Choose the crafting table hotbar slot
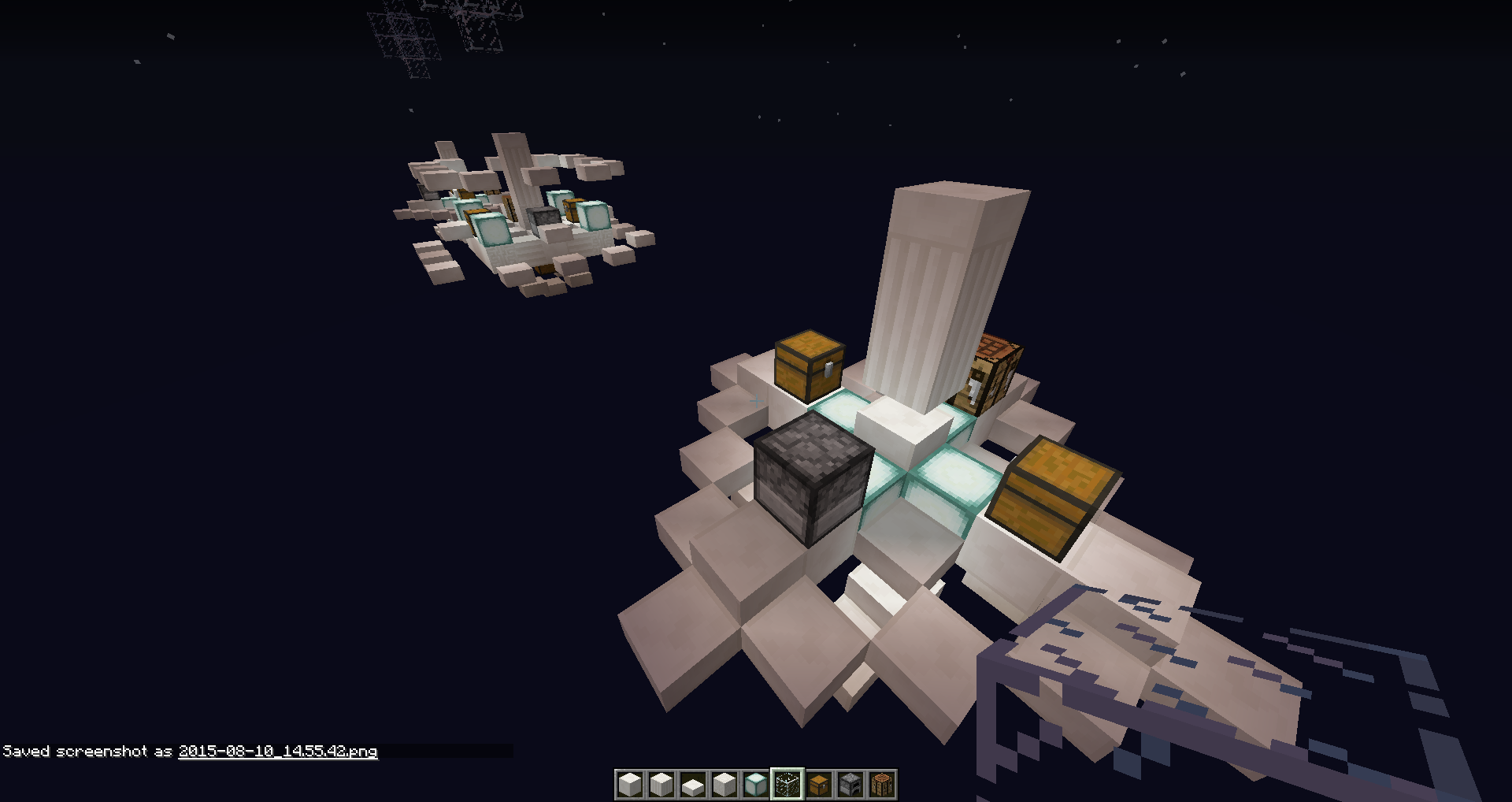Image resolution: width=1512 pixels, height=802 pixels. (x=882, y=785)
